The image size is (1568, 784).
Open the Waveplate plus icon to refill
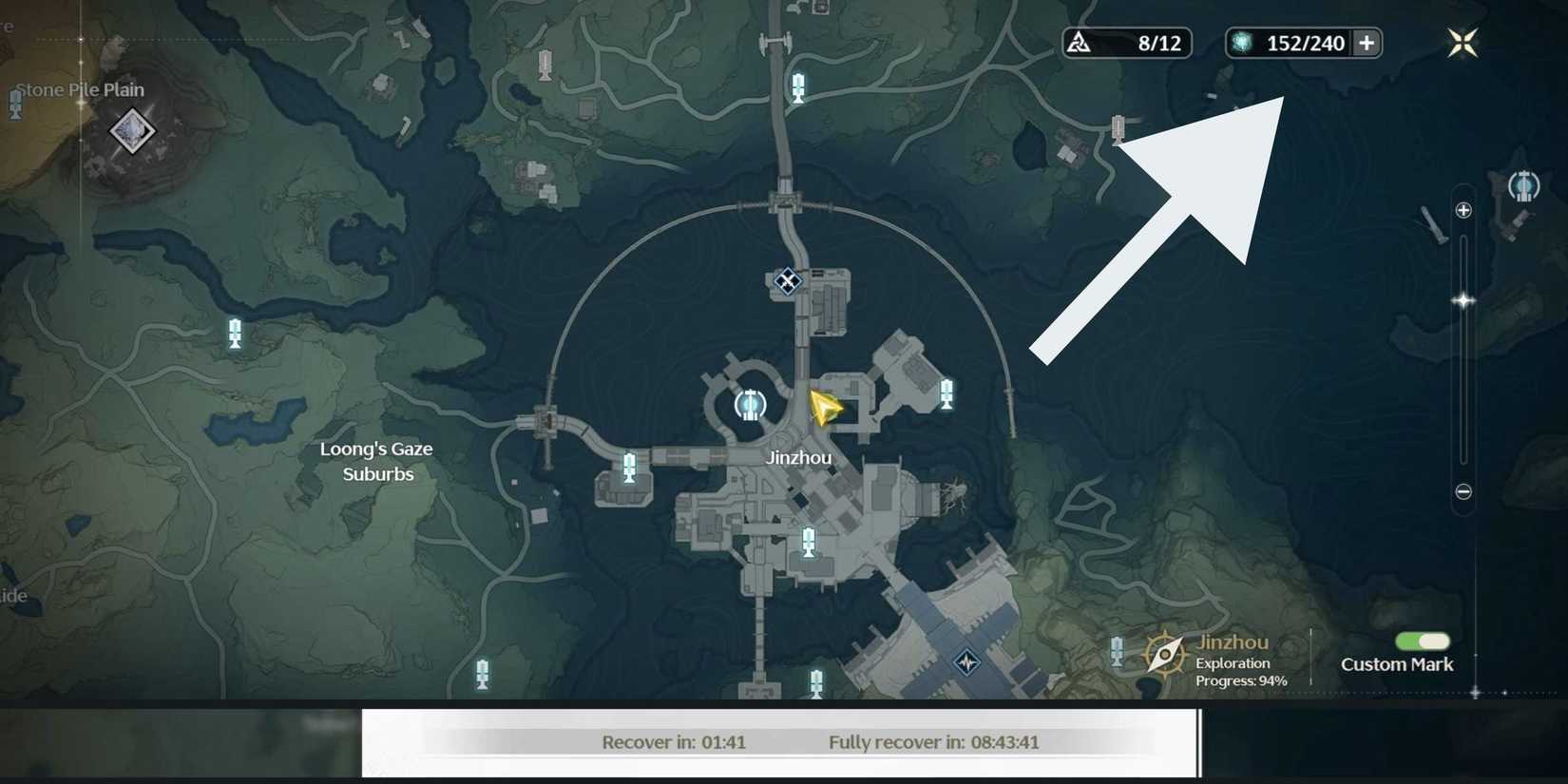pos(1366,43)
